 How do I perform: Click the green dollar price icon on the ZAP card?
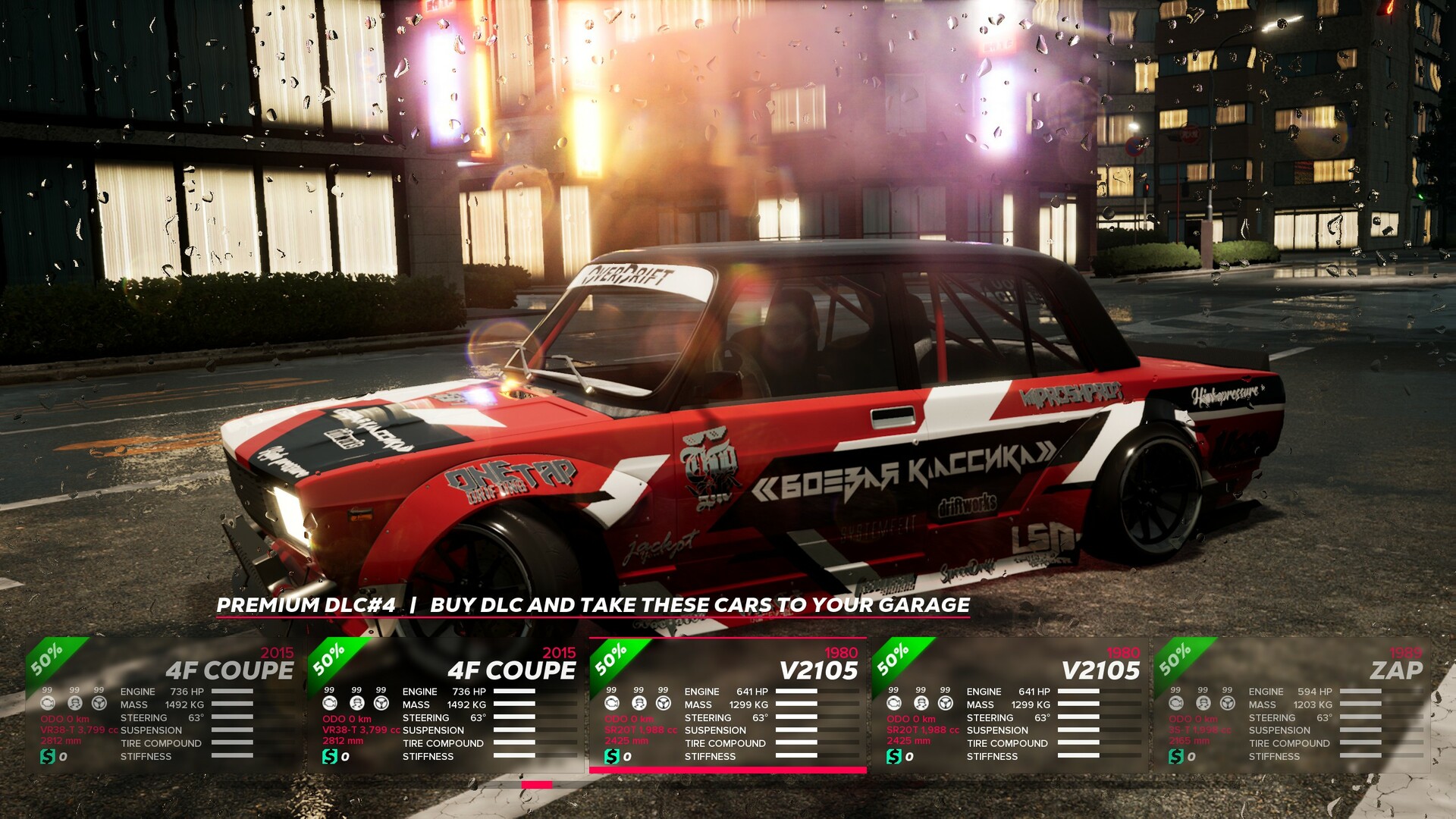1176,757
